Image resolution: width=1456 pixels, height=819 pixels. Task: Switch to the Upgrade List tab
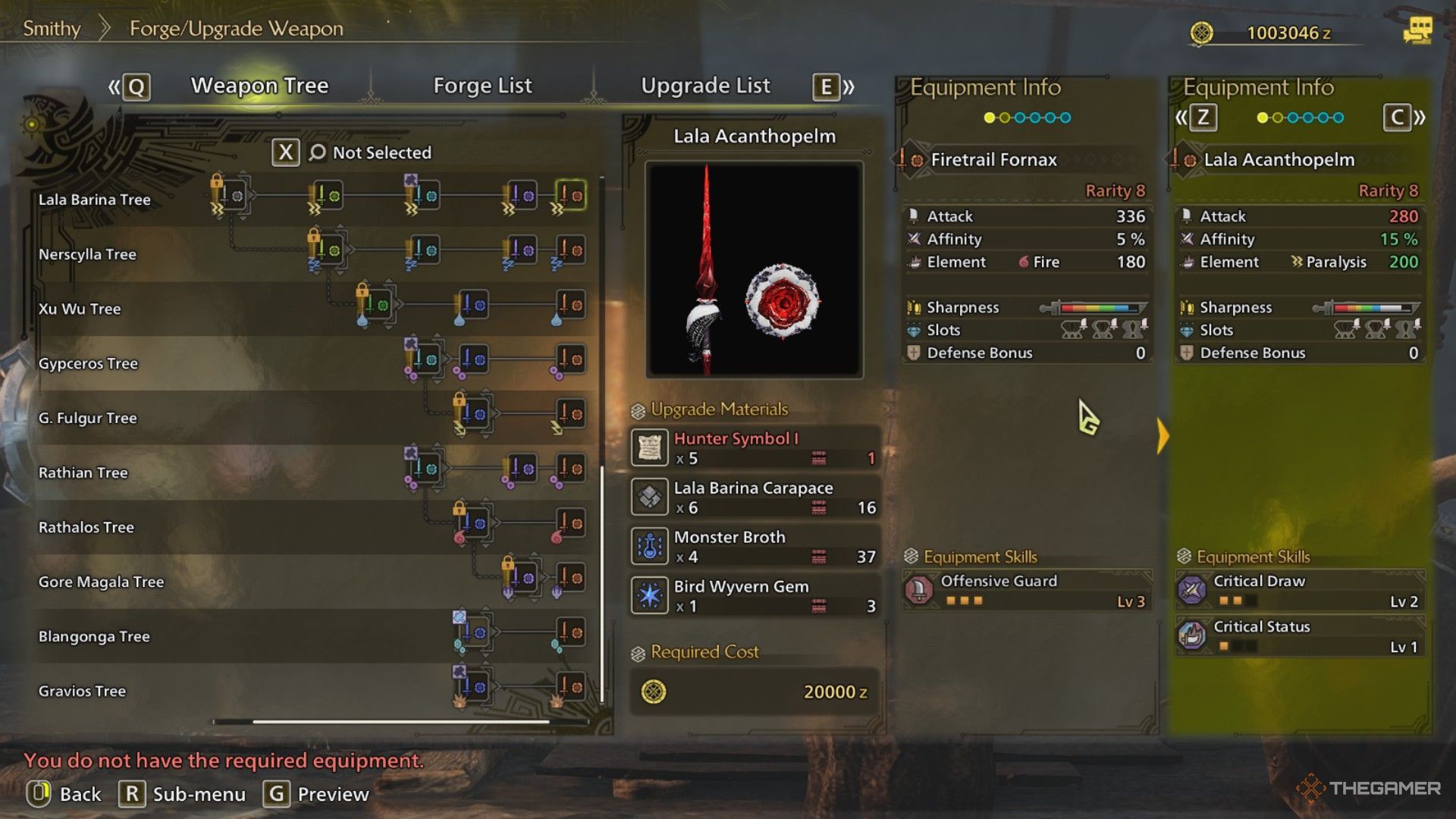coord(705,86)
